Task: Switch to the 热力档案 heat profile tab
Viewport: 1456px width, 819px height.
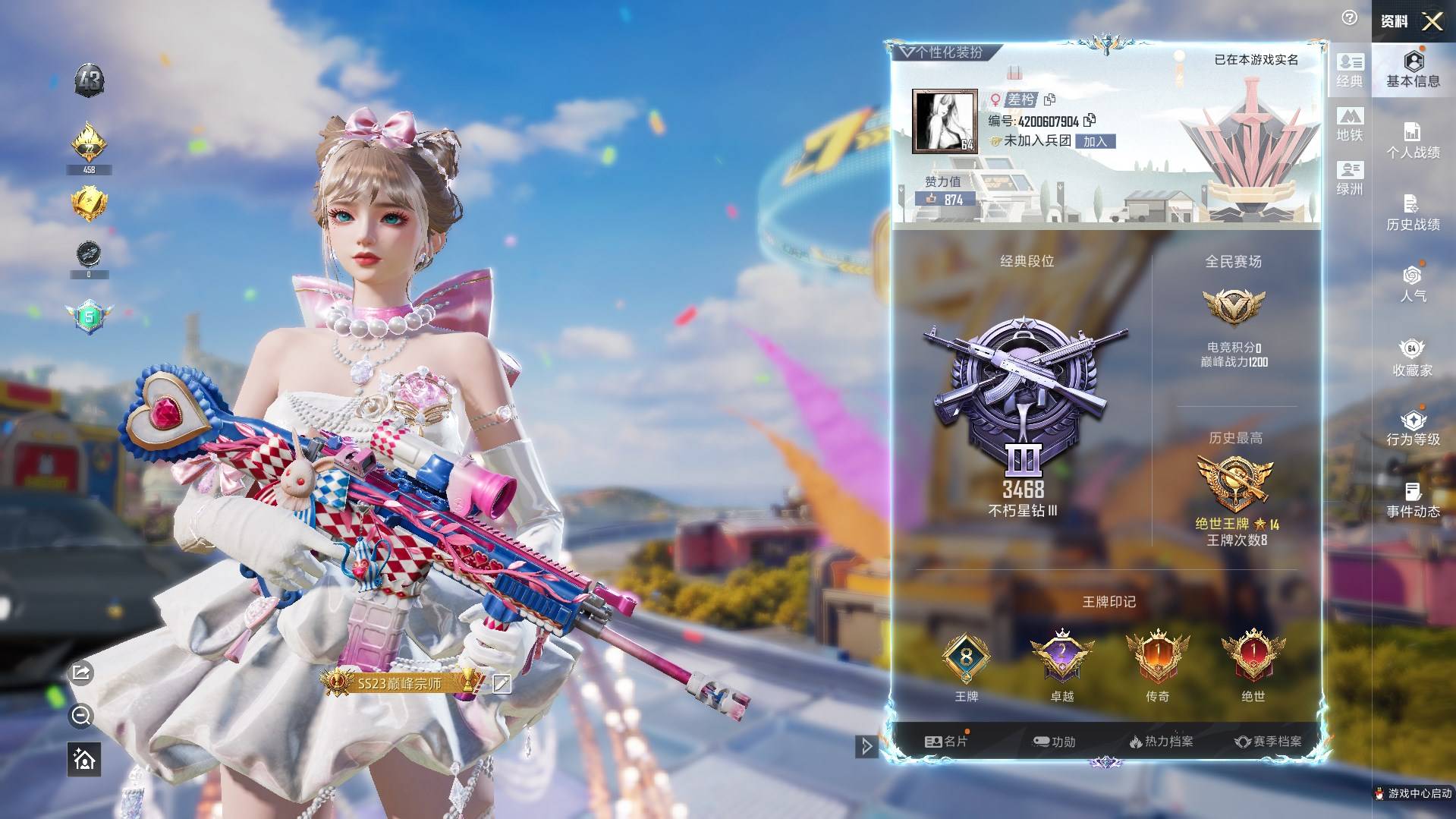Action: point(1161,742)
